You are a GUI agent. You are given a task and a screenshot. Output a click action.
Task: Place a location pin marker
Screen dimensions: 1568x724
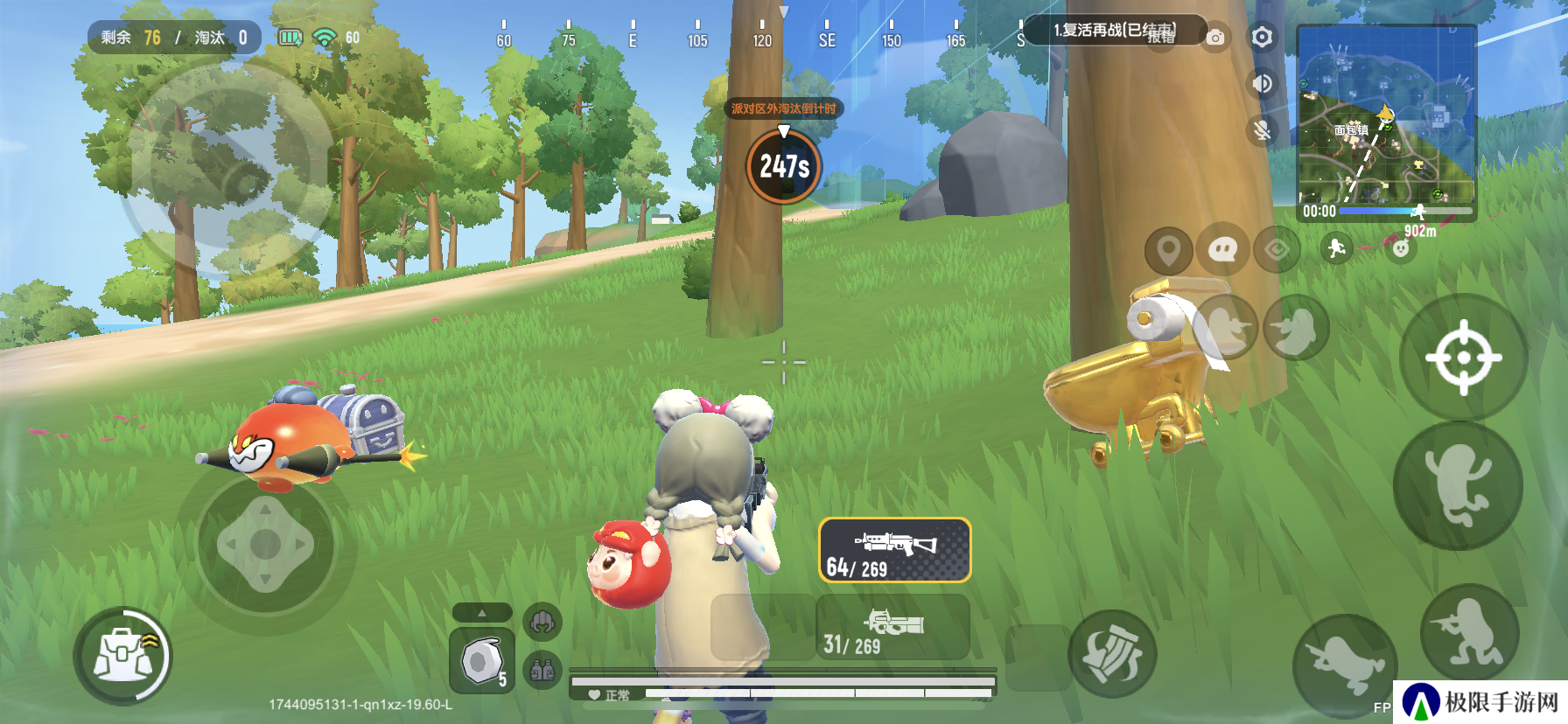pyautogui.click(x=1168, y=251)
